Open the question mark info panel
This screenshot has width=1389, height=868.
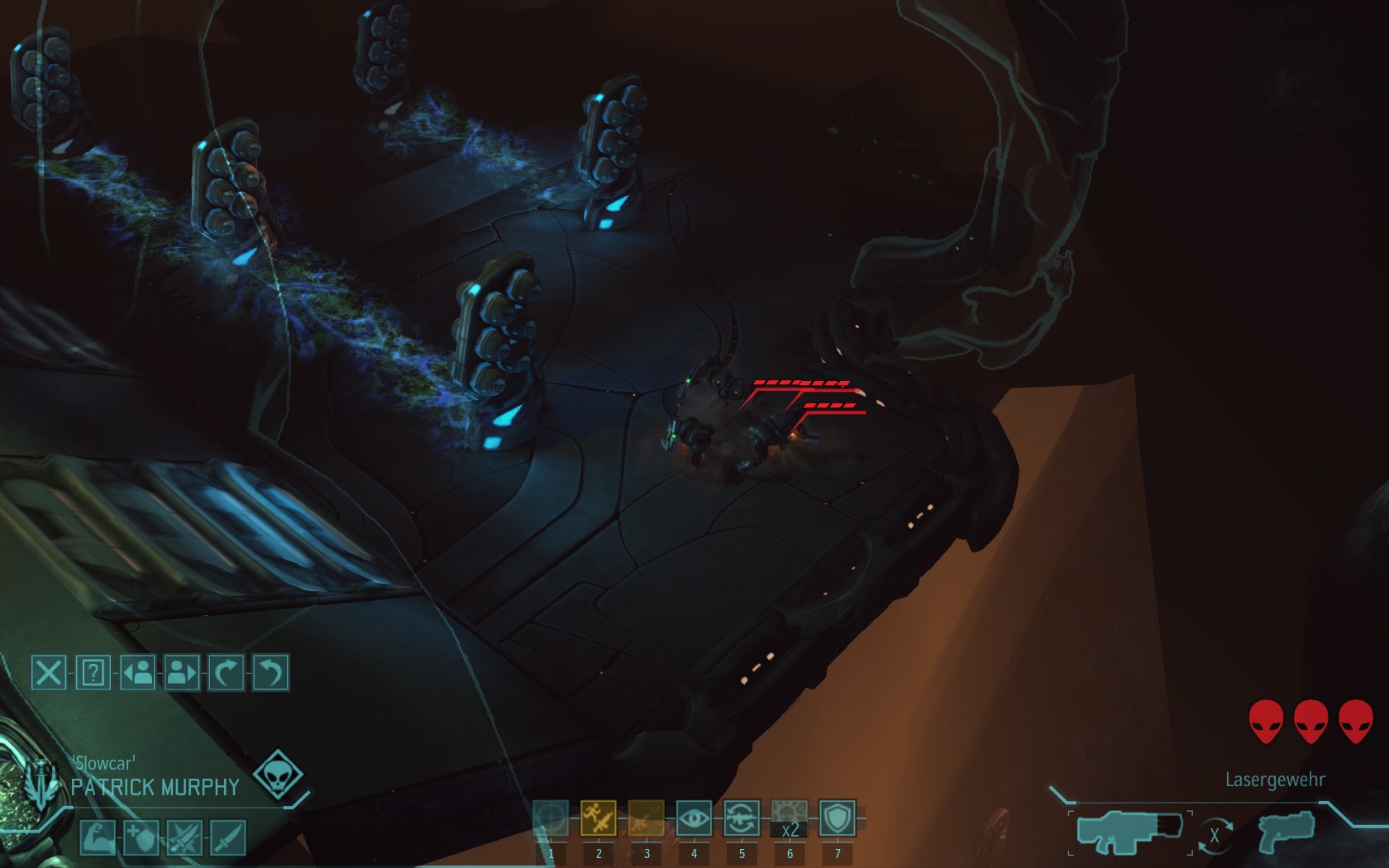point(93,673)
